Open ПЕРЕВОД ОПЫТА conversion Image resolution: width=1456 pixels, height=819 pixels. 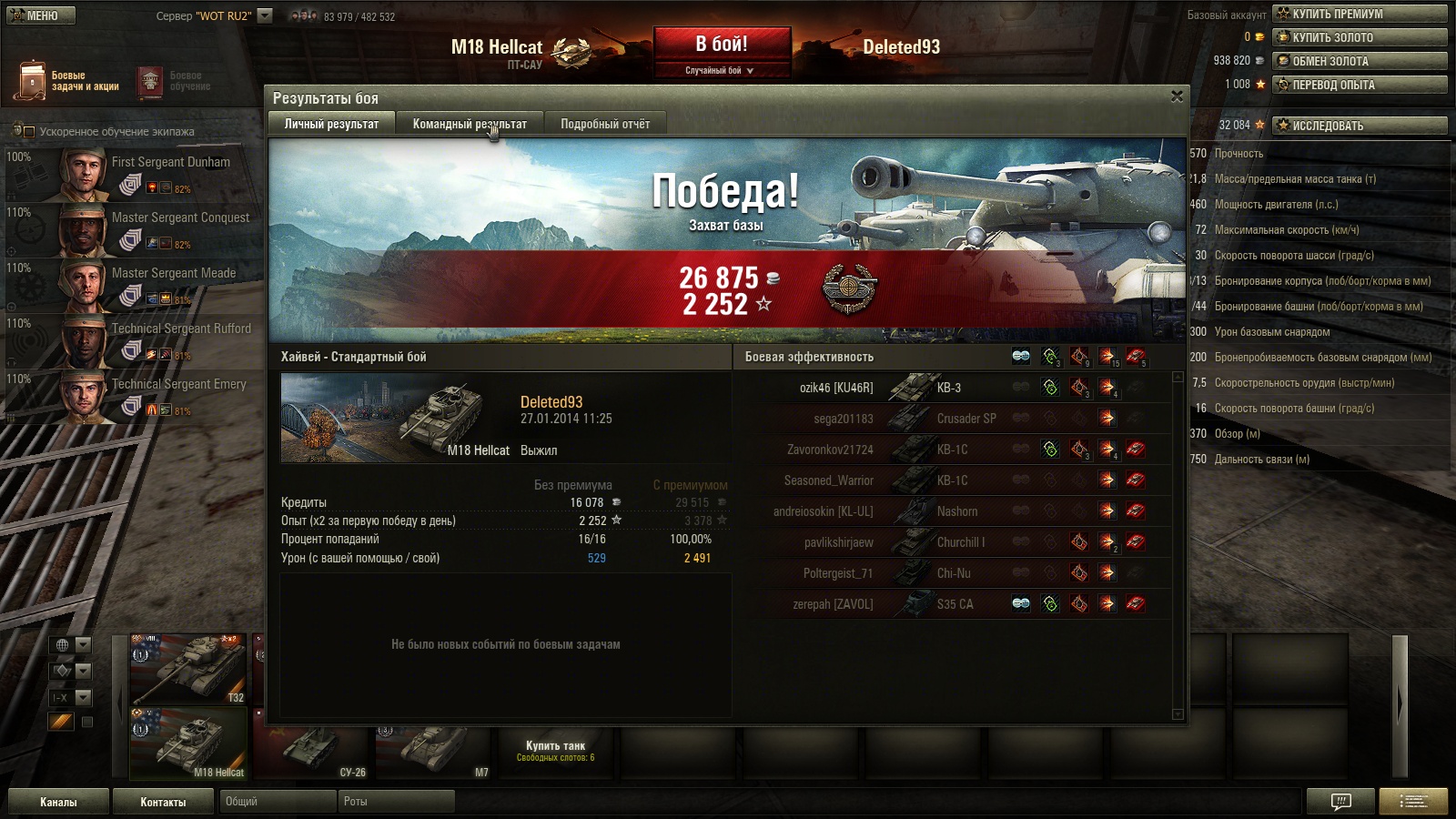1360,85
